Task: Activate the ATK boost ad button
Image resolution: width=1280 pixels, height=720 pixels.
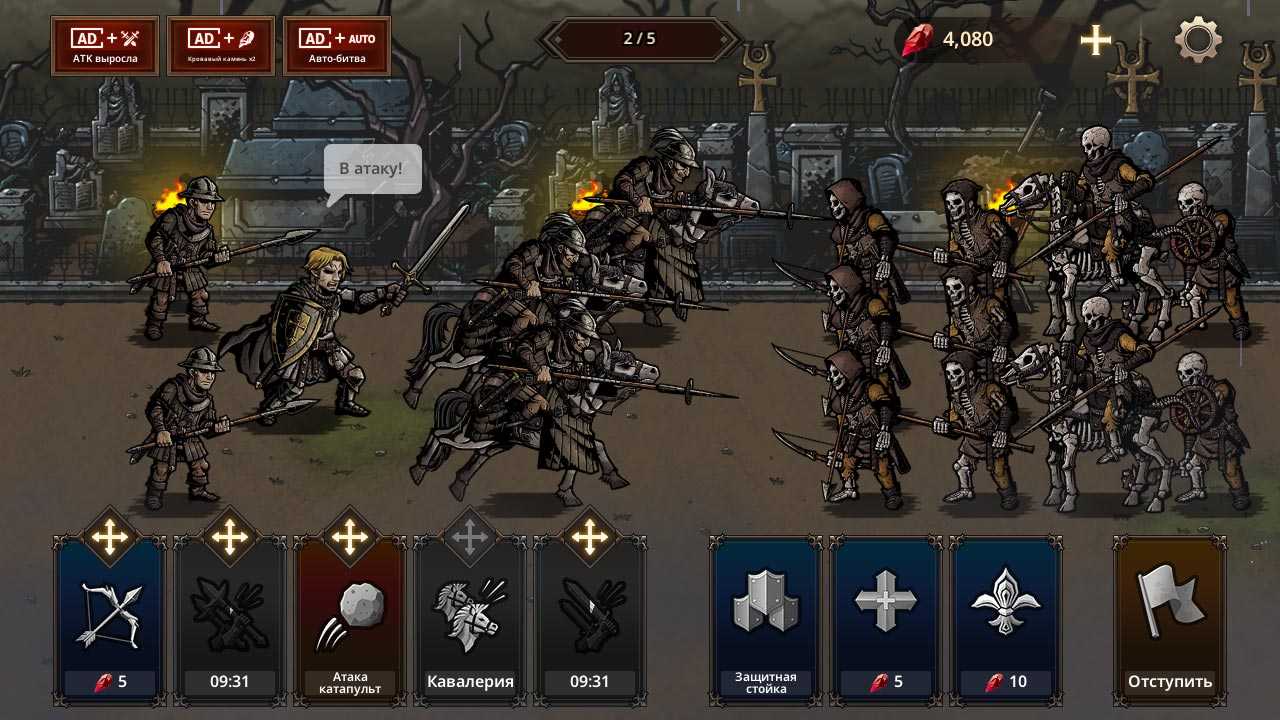Action: (105, 46)
